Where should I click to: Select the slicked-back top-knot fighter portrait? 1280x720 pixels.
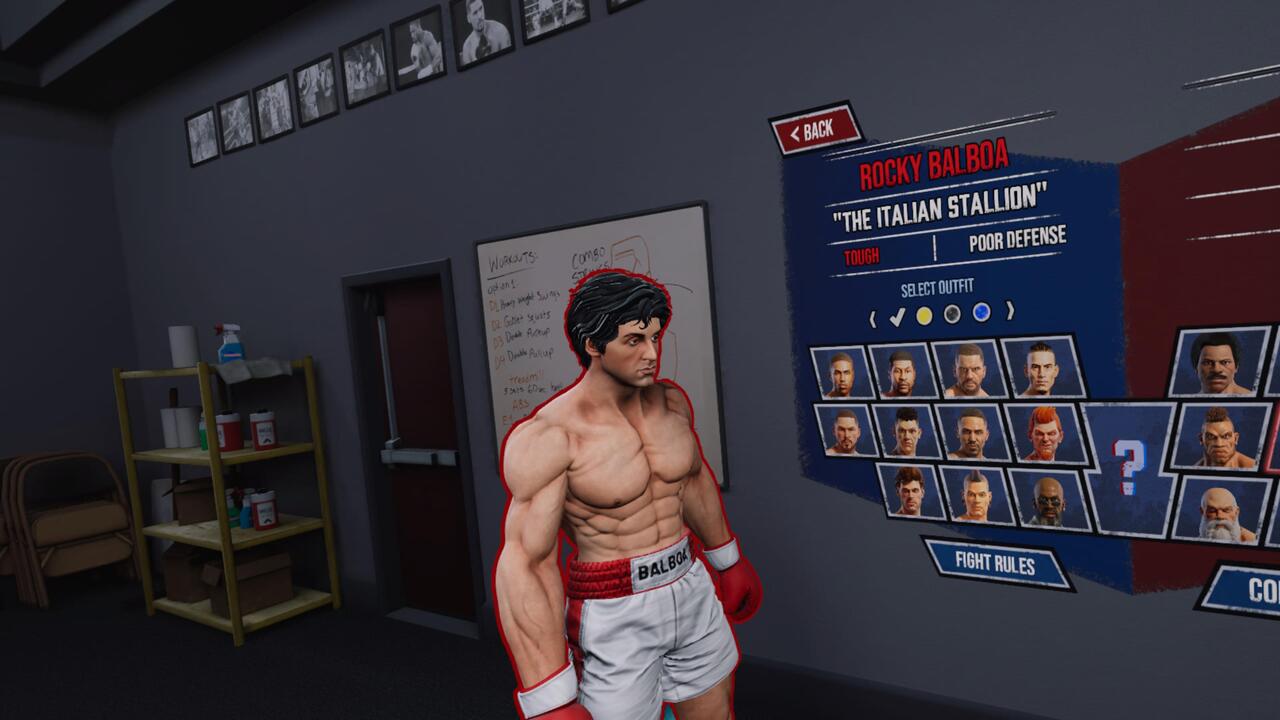point(1040,368)
